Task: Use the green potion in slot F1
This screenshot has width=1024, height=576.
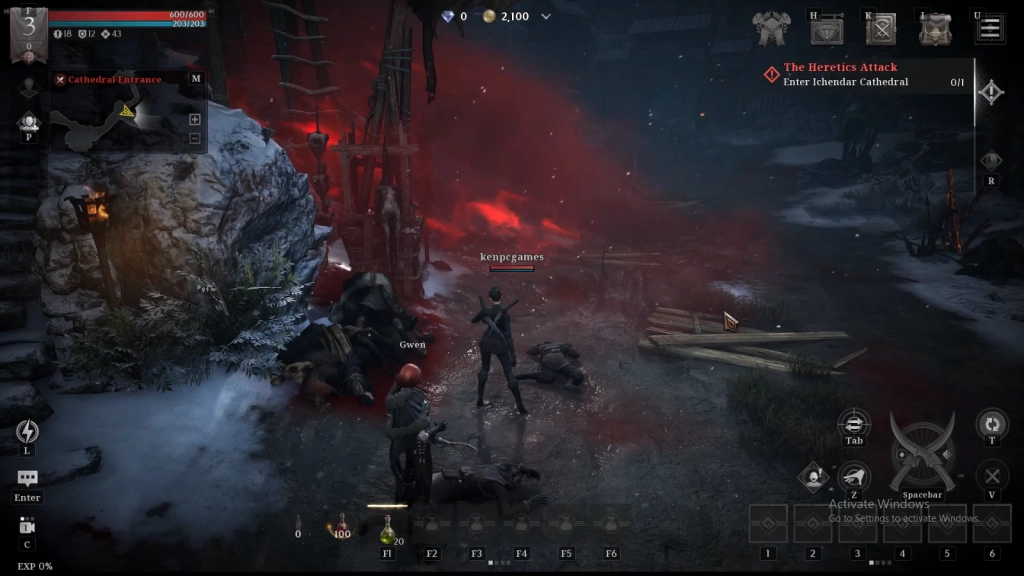Action: coord(387,529)
